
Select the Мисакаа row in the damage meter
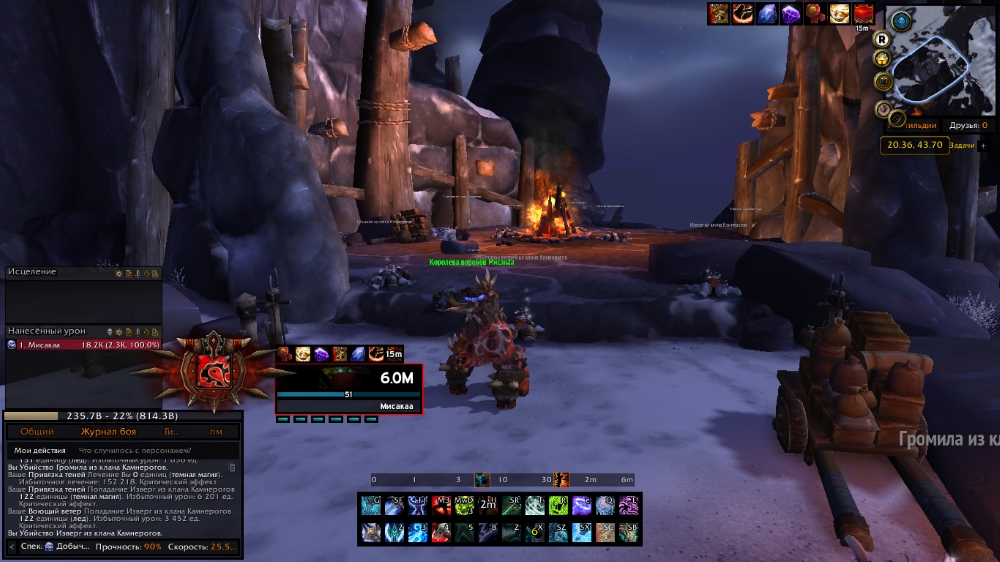(80, 344)
